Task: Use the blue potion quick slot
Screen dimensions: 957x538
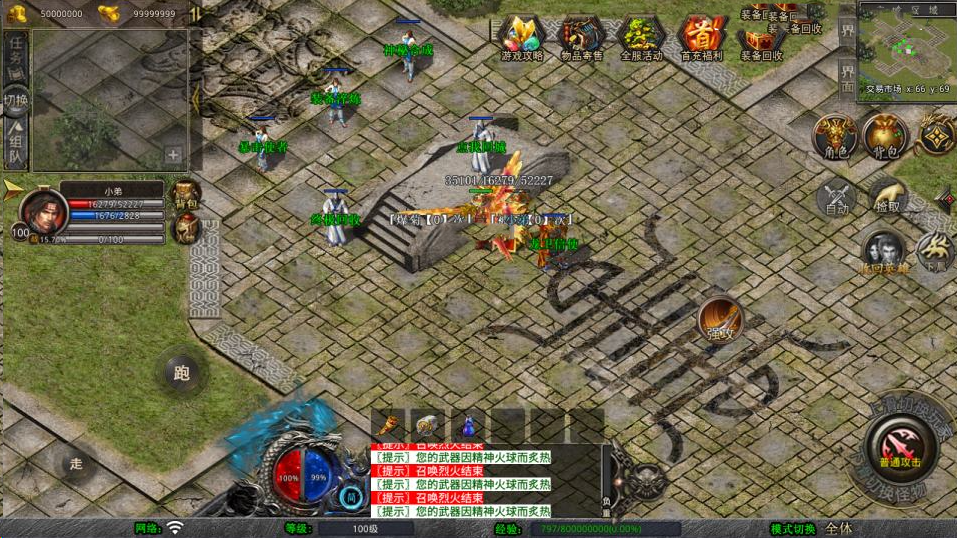Action: (468, 425)
